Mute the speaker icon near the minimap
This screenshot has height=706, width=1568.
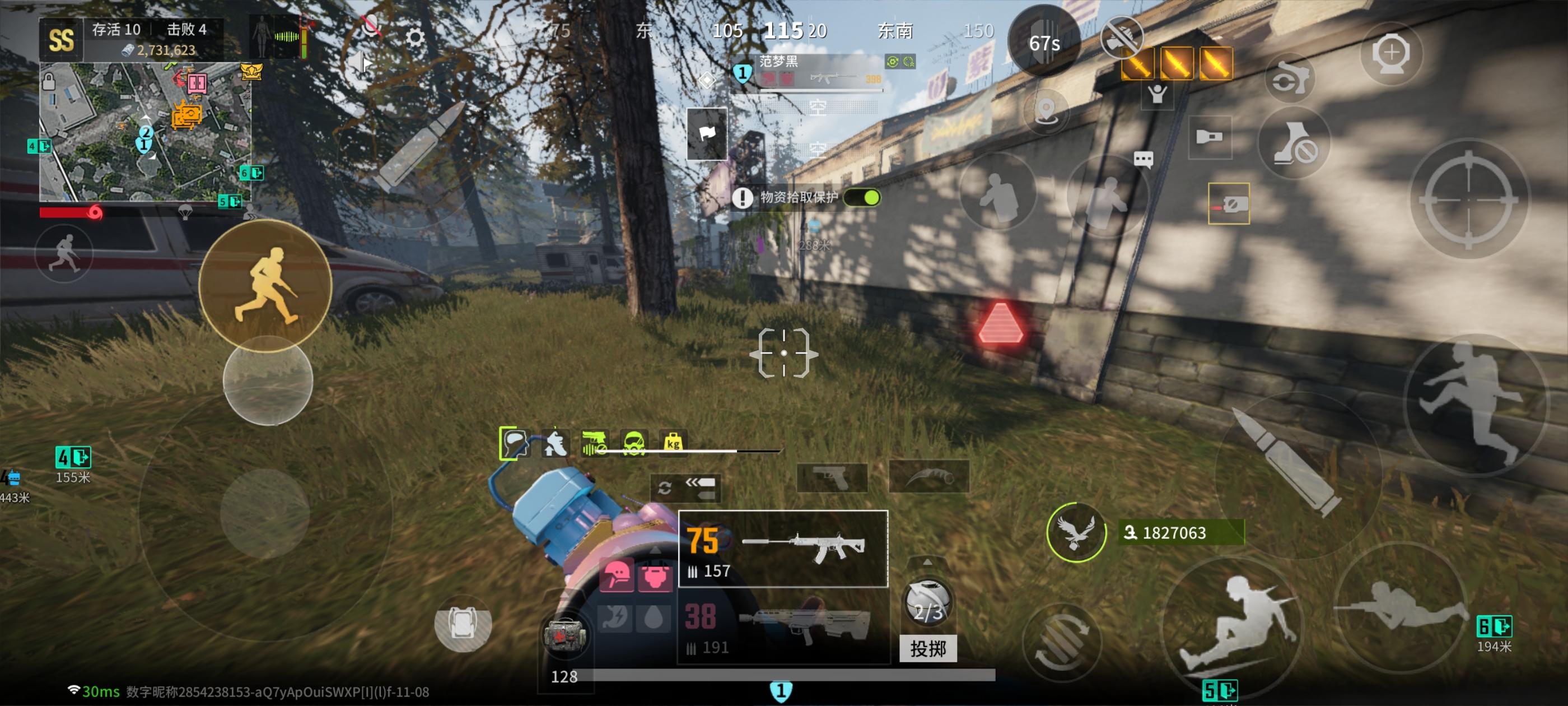(x=359, y=63)
